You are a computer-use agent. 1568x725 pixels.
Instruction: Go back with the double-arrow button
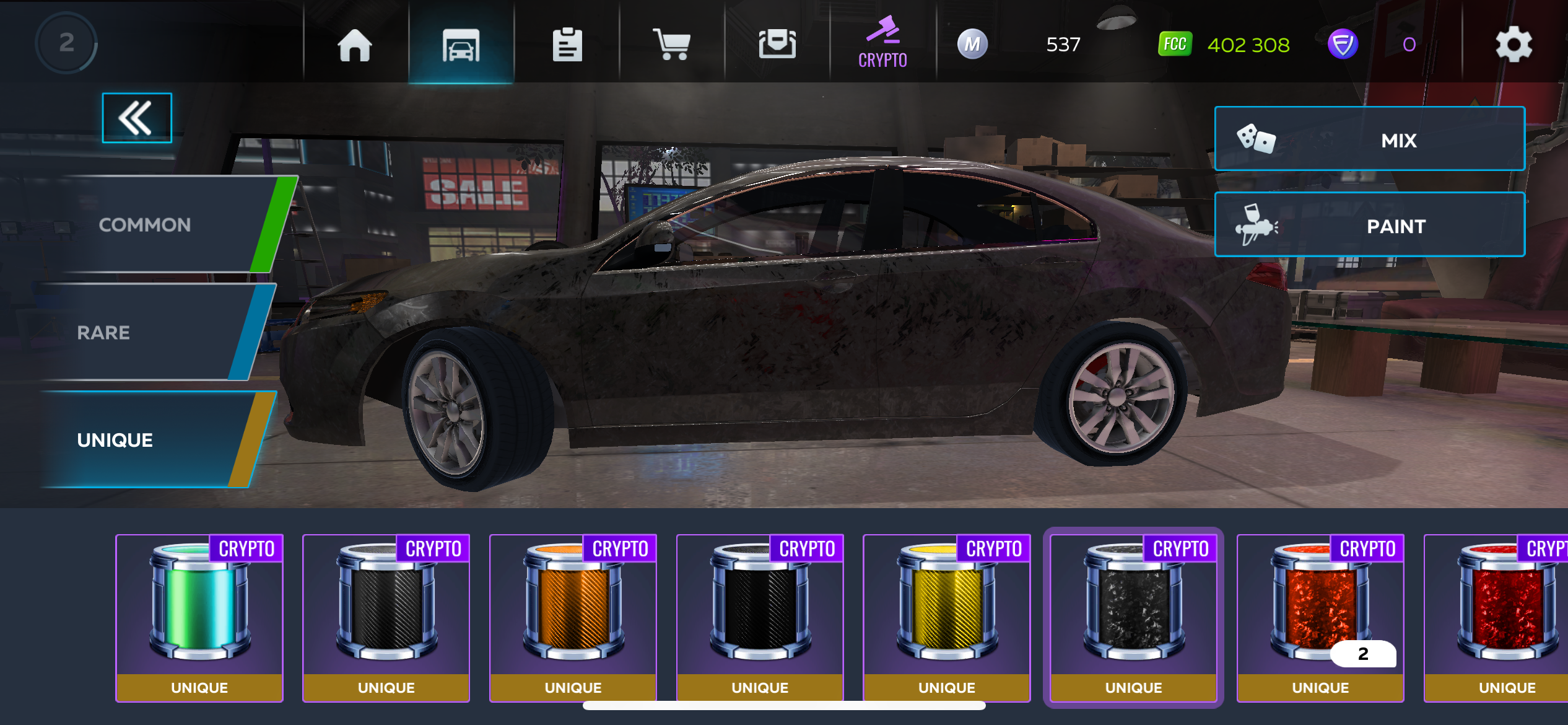click(x=136, y=118)
